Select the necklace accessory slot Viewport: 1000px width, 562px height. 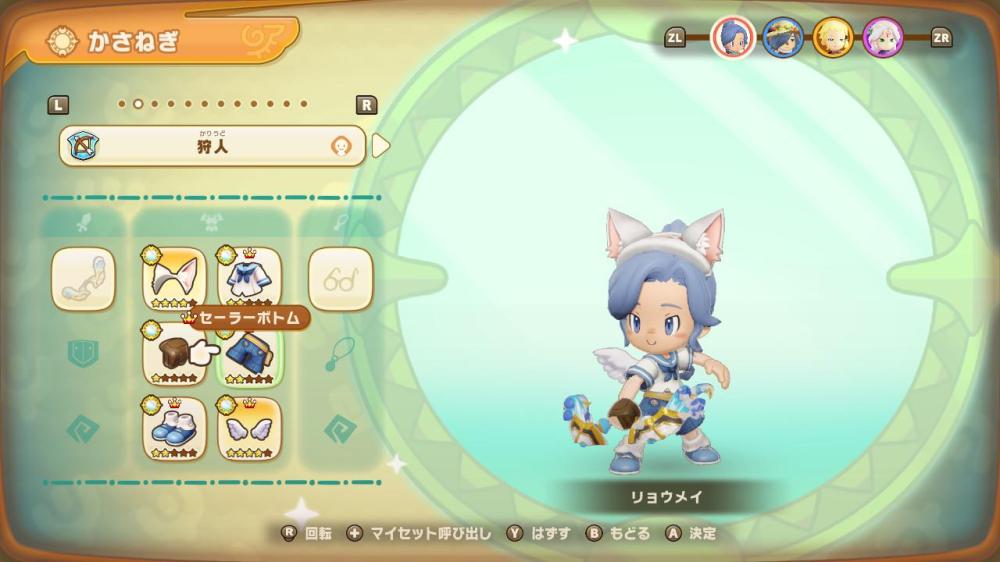coord(340,354)
